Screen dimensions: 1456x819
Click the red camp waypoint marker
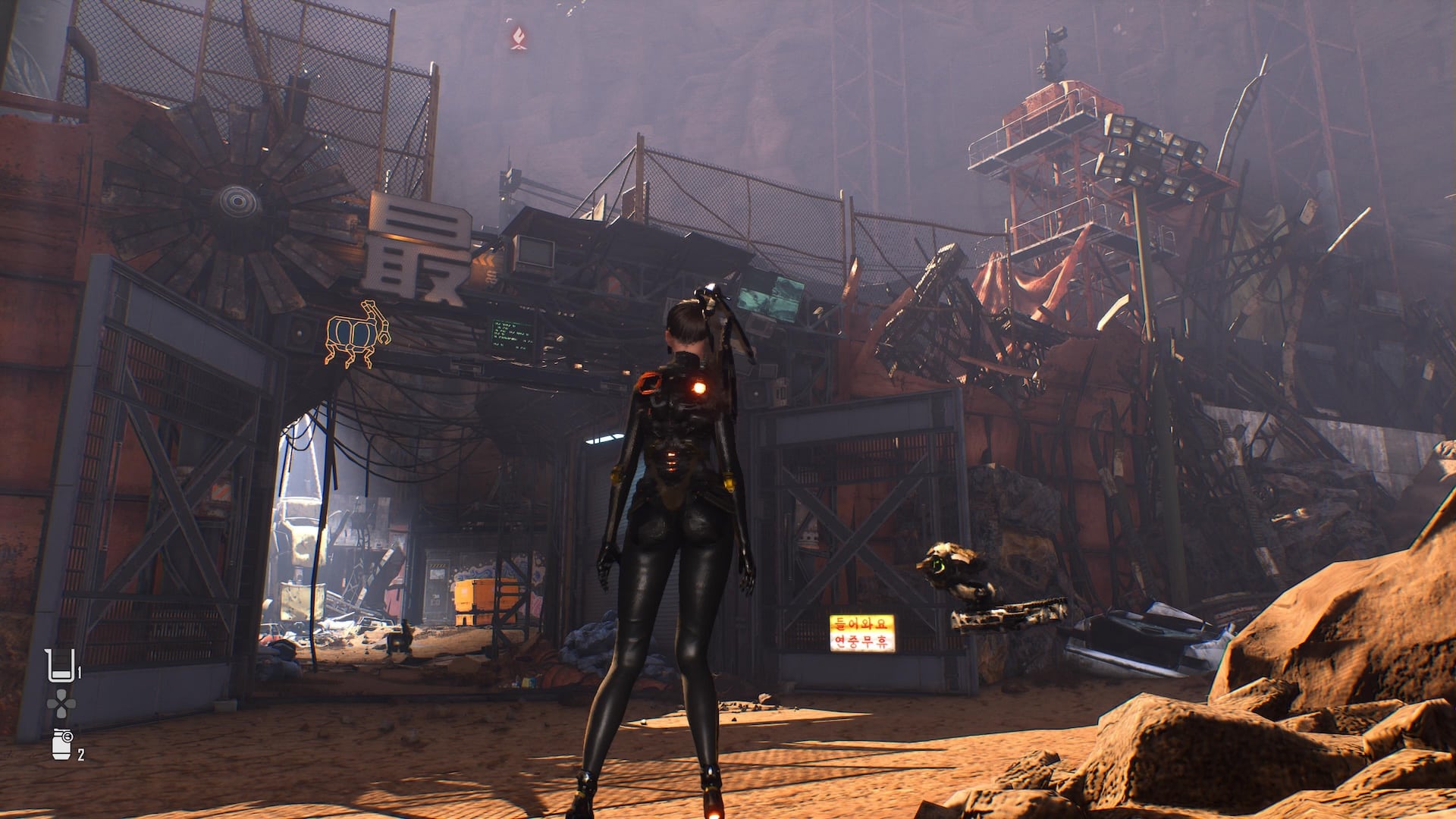pos(519,38)
